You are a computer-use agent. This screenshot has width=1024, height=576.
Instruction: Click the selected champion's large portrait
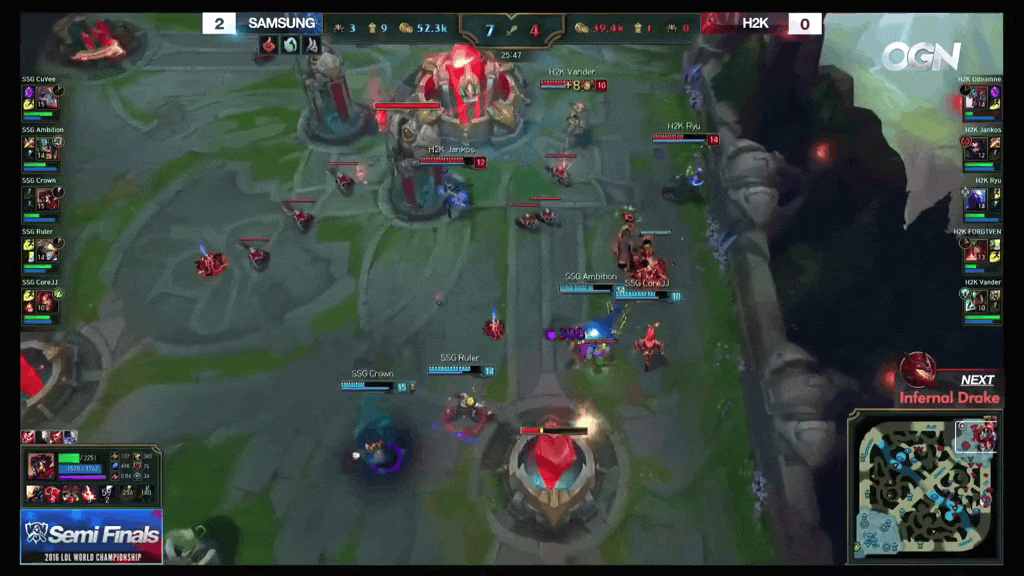tap(41, 465)
